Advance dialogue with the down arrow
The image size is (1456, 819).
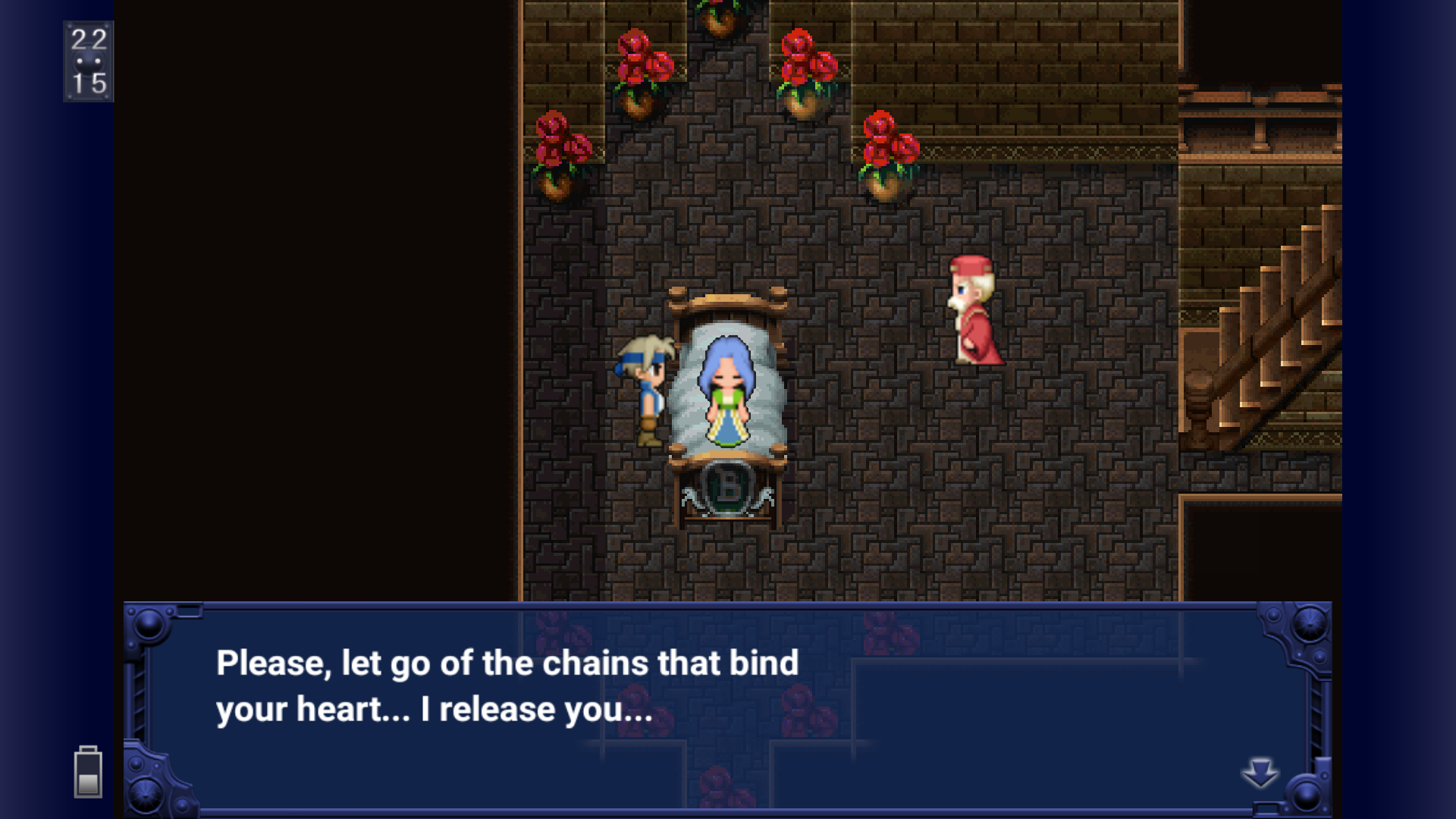coord(1260,773)
